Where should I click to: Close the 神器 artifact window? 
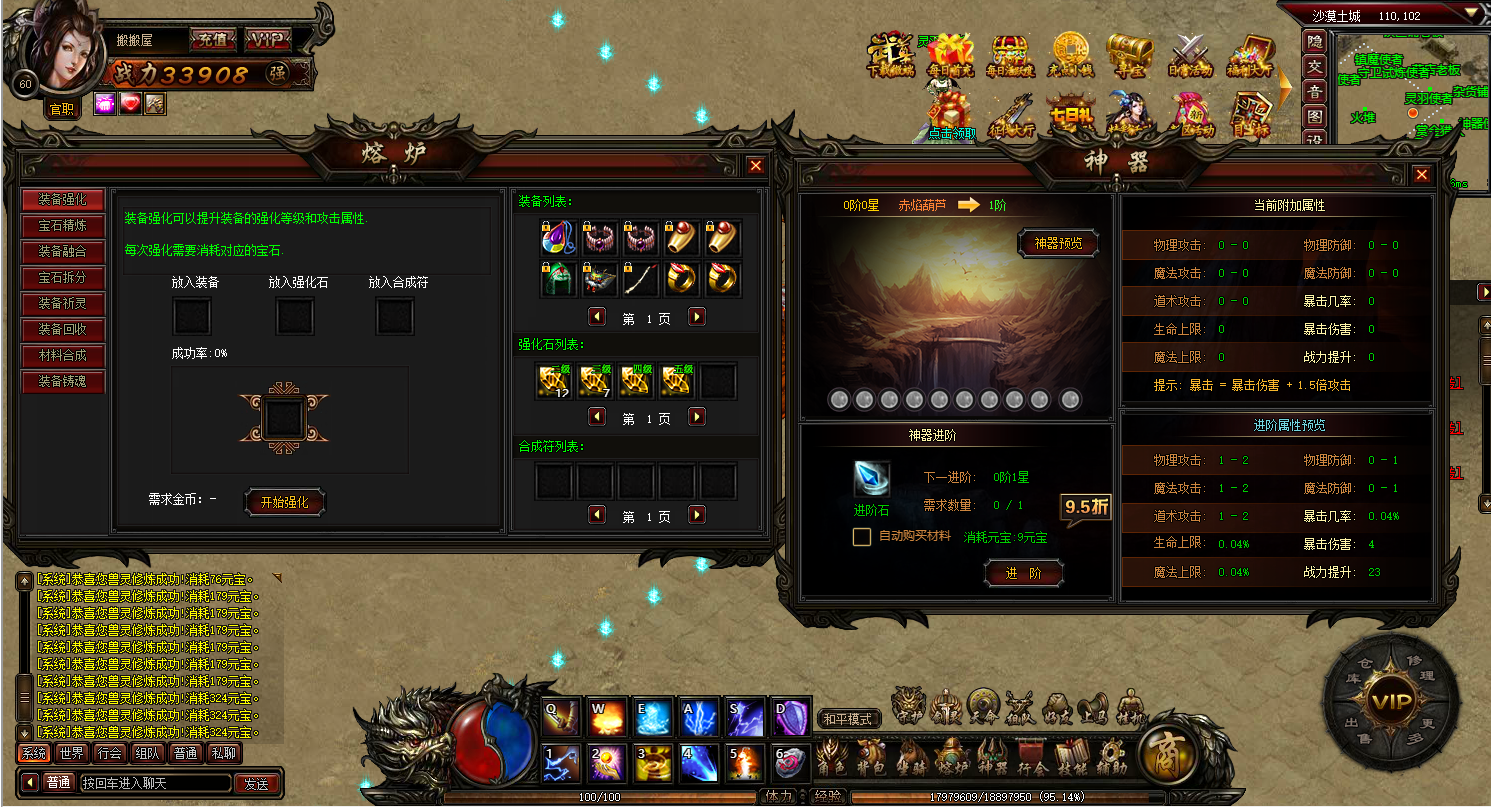pos(1422,175)
